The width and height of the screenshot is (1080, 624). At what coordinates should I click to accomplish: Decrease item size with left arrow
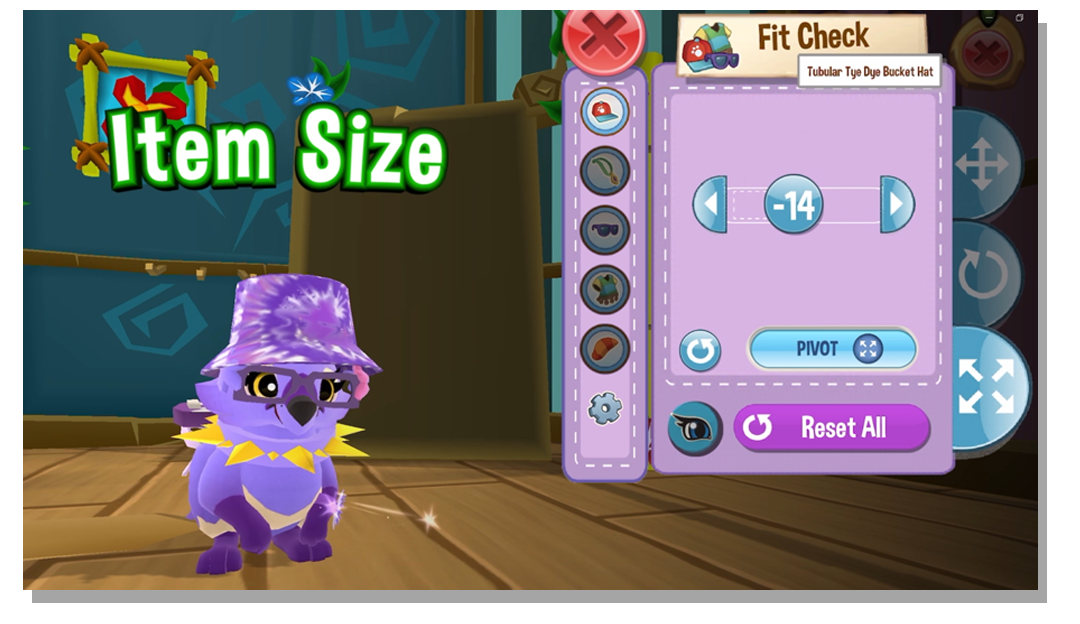[x=709, y=205]
